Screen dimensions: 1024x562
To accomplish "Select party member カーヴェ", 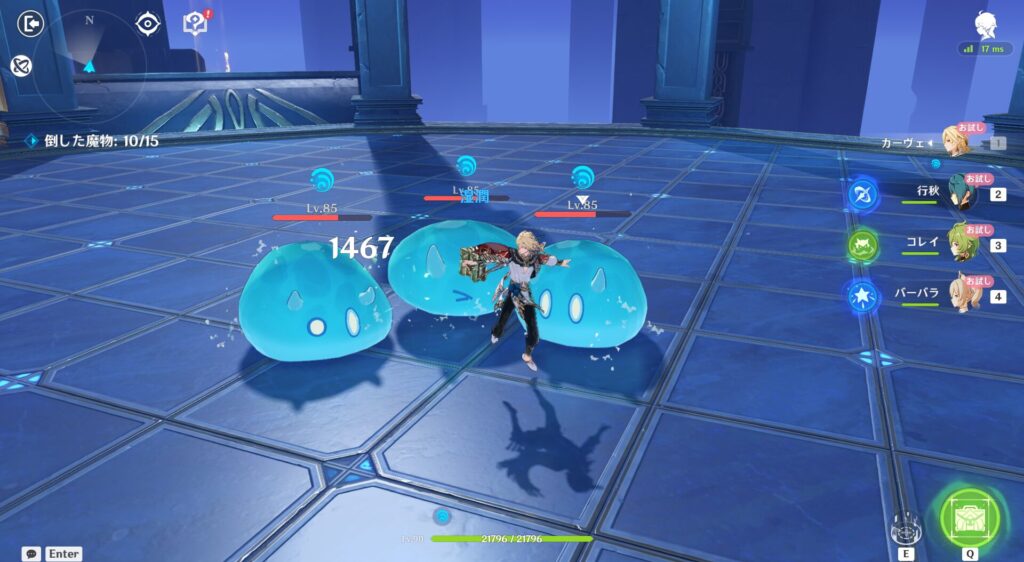I will click(958, 143).
